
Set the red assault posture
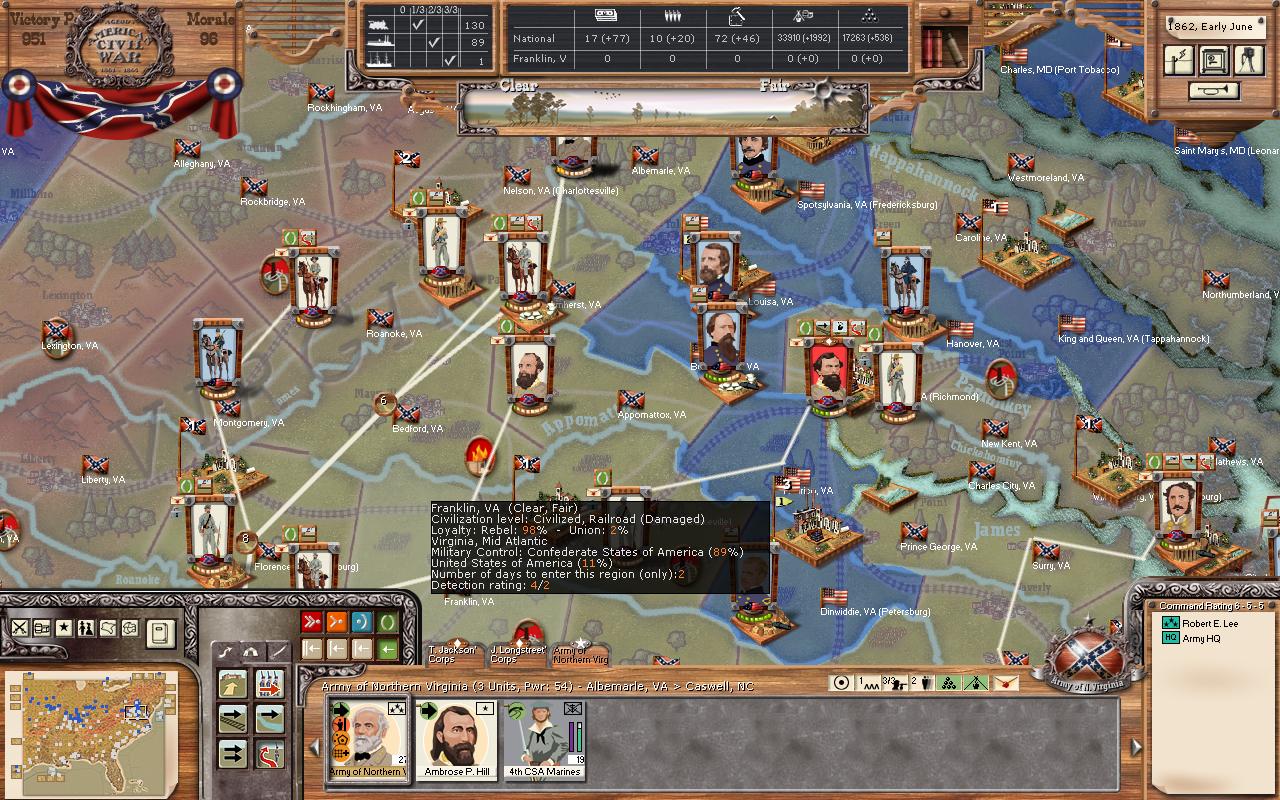click(311, 622)
